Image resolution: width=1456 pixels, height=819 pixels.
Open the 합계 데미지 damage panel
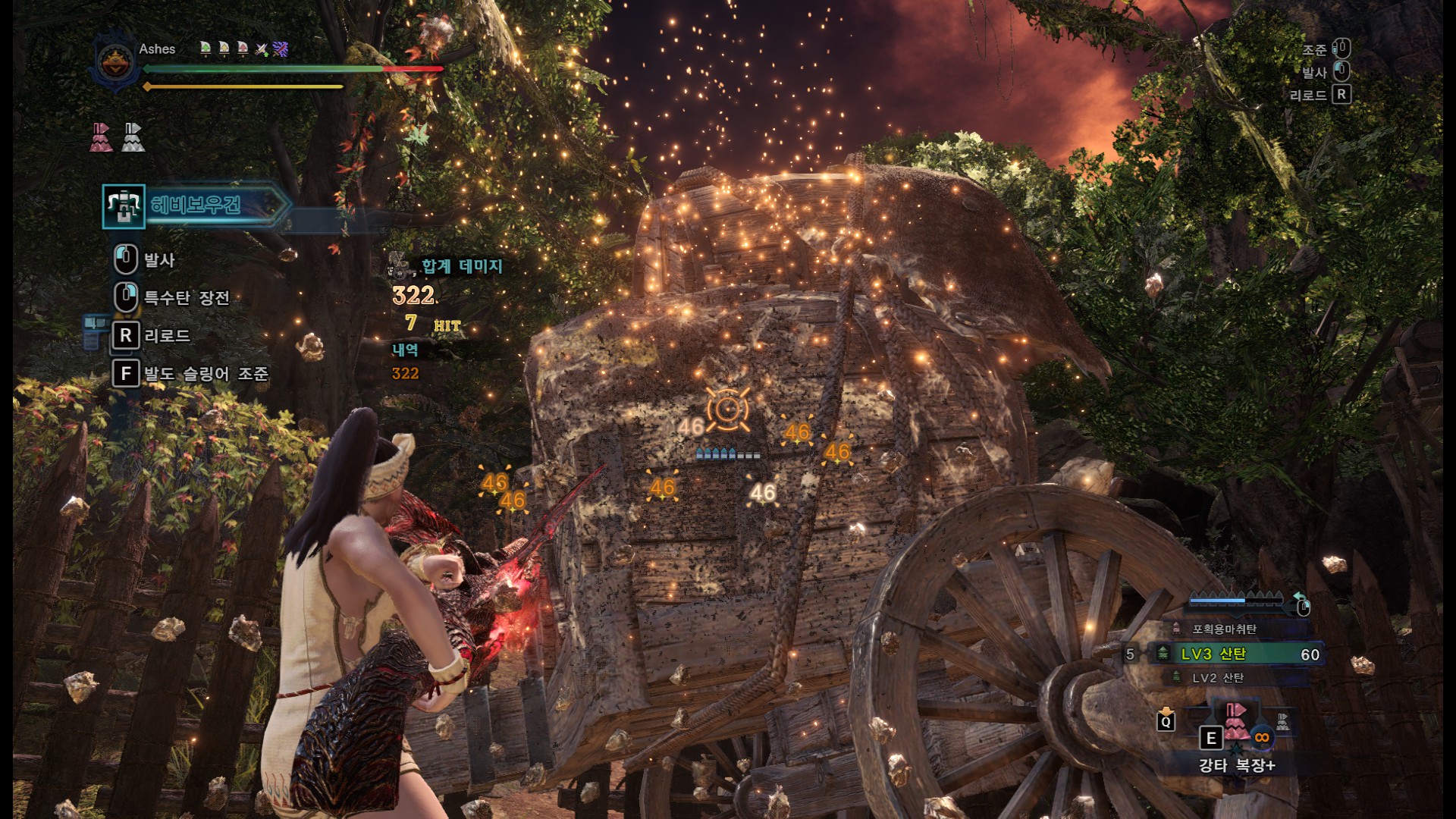[461, 266]
